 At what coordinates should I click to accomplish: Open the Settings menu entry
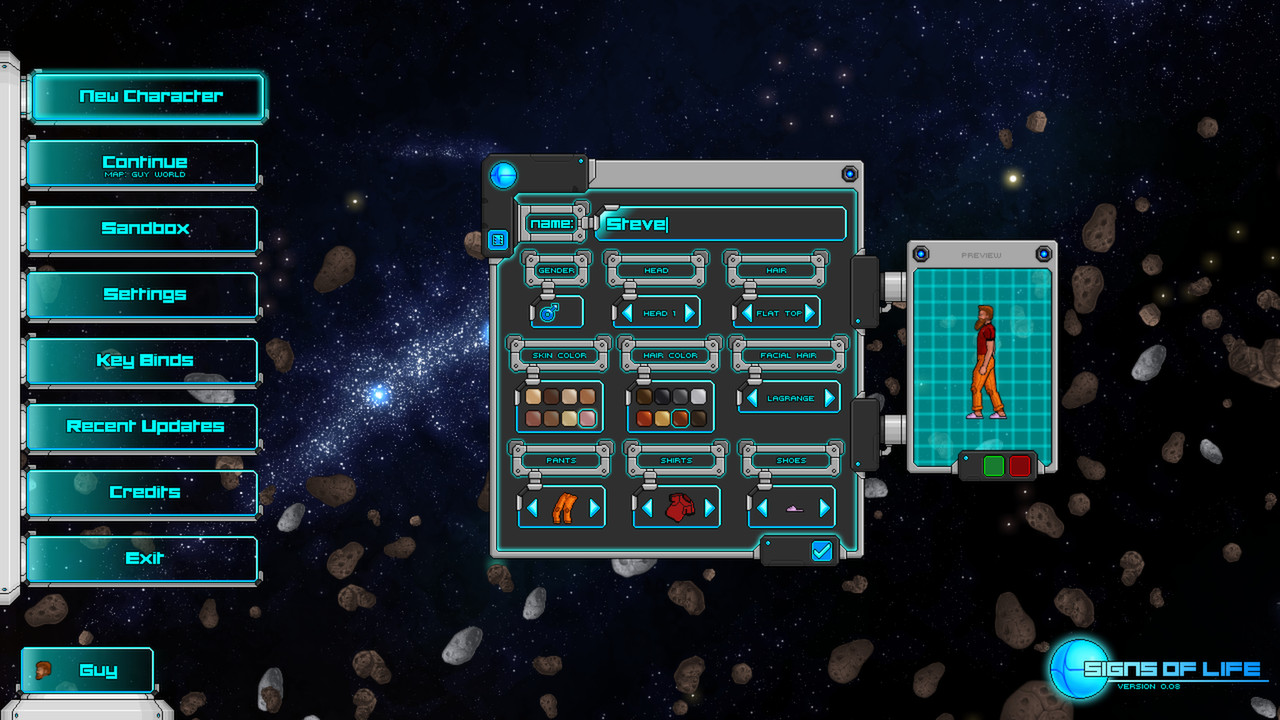tap(143, 294)
